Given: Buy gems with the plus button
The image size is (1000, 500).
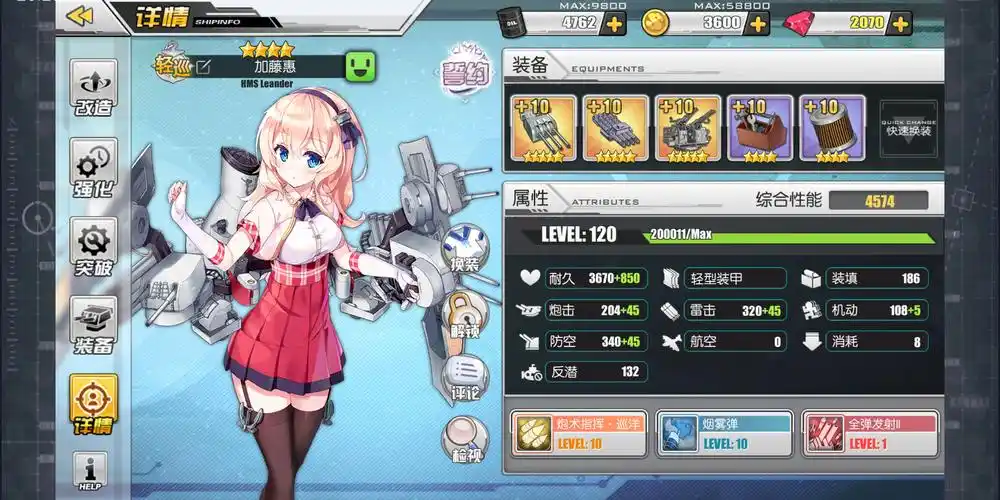Looking at the screenshot, I should [900, 23].
